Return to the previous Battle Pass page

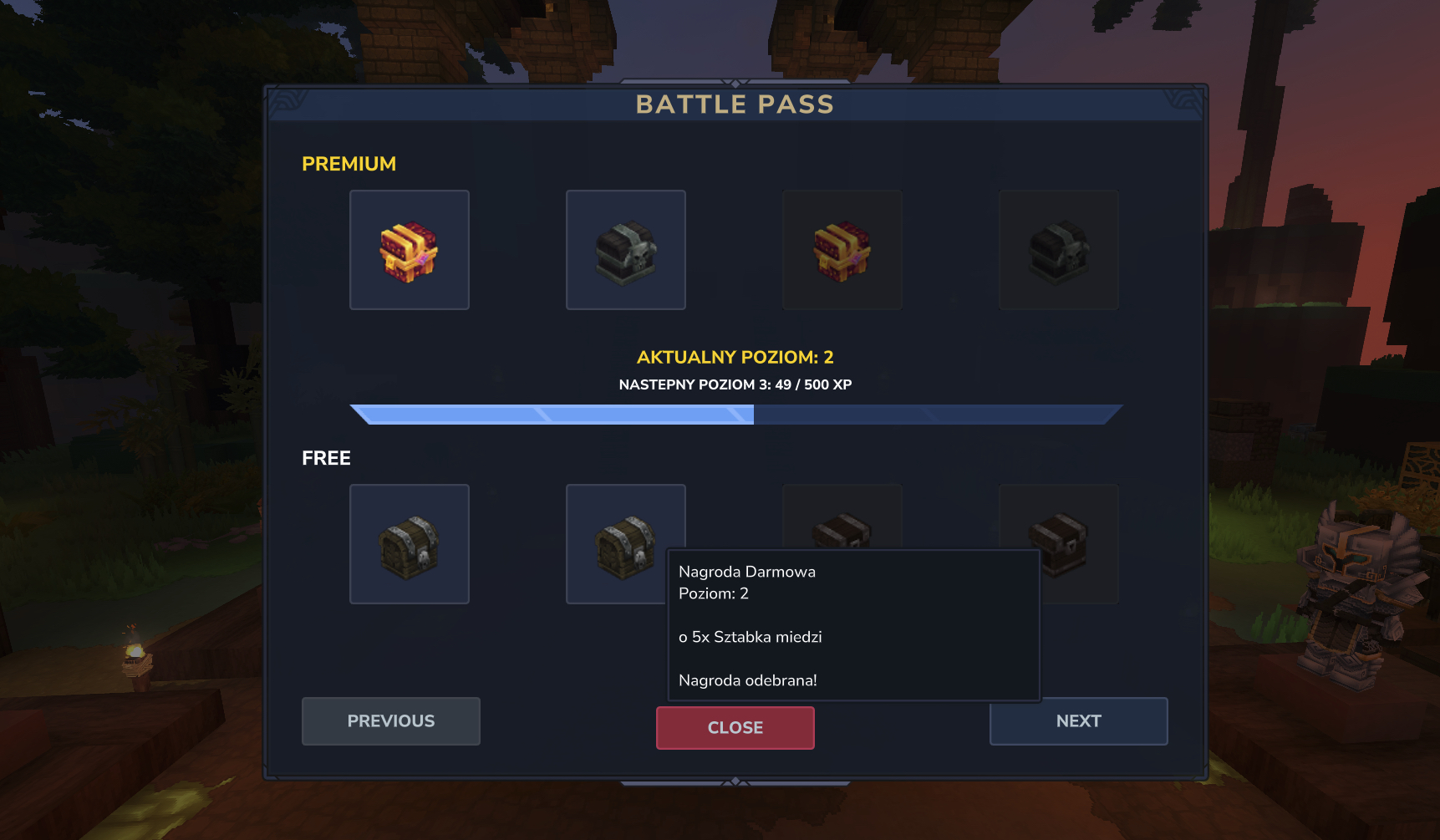point(390,720)
